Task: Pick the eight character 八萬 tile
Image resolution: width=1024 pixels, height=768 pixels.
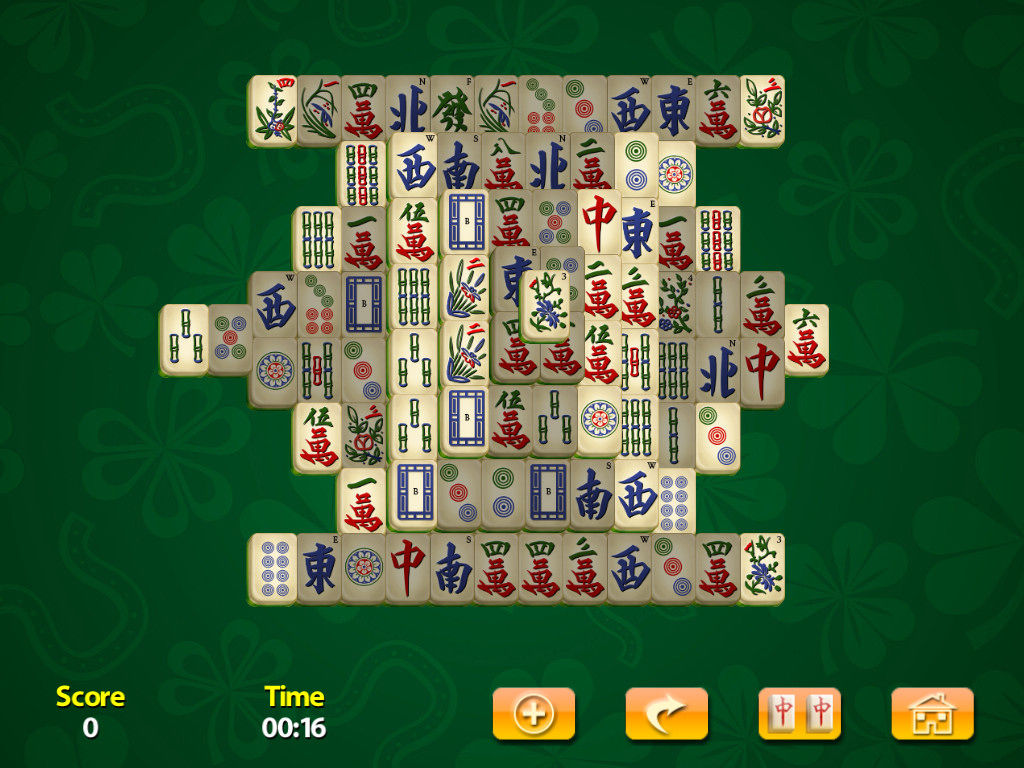Action: (x=502, y=163)
